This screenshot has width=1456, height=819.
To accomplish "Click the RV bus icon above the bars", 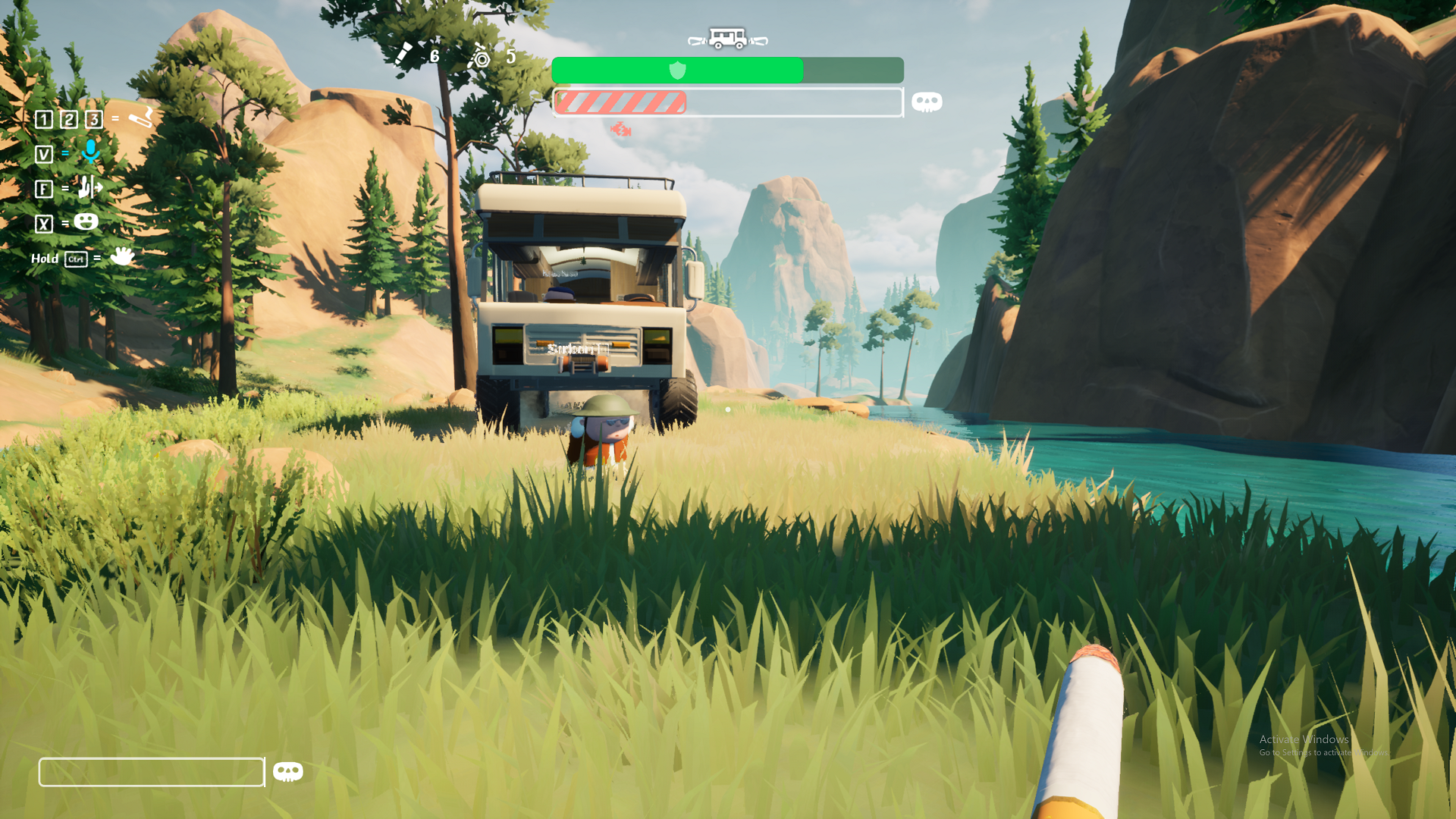I will pos(727,38).
